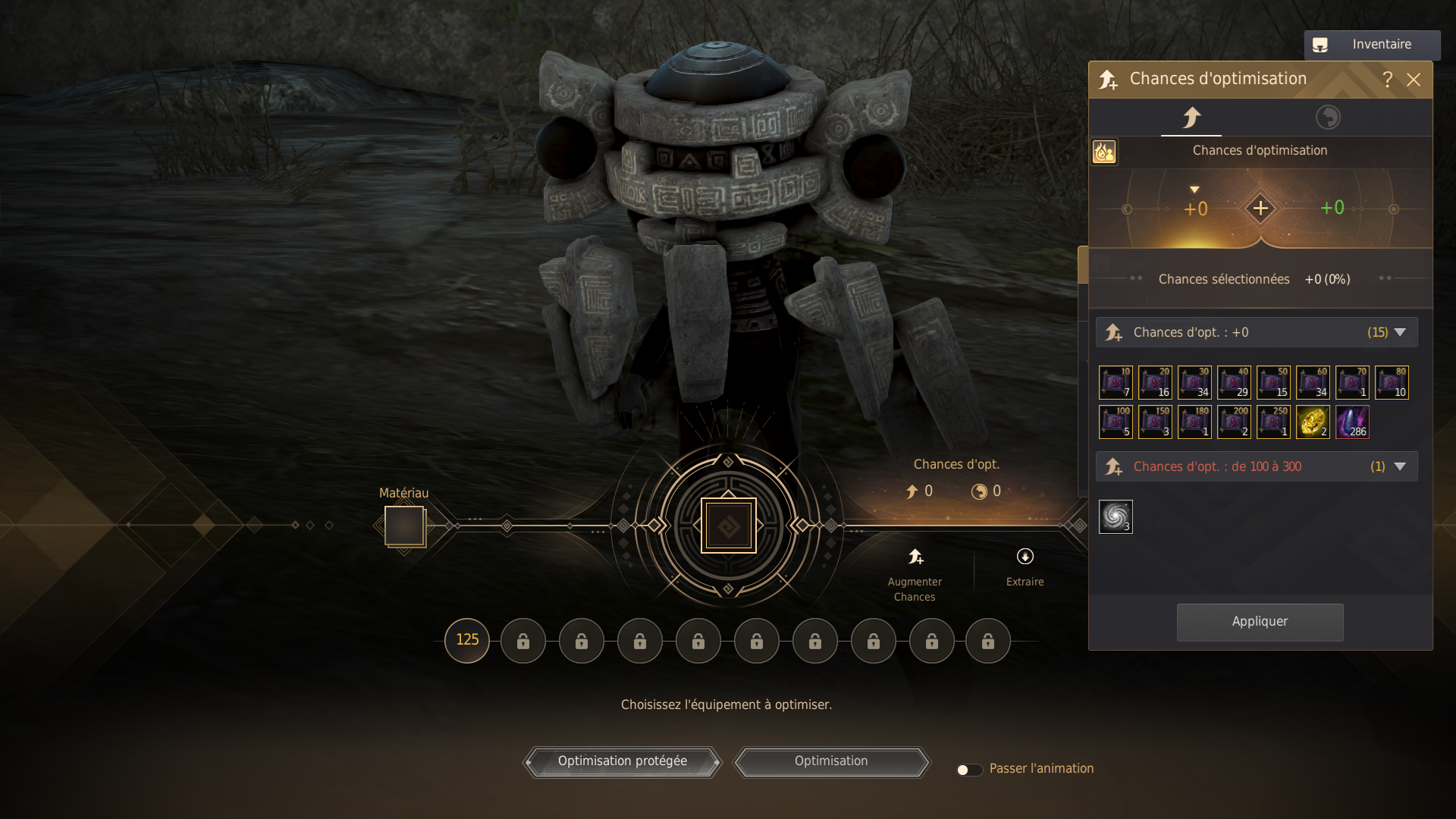This screenshot has width=1456, height=819.
Task: Toggle Passer l'animation
Action: coord(968,770)
